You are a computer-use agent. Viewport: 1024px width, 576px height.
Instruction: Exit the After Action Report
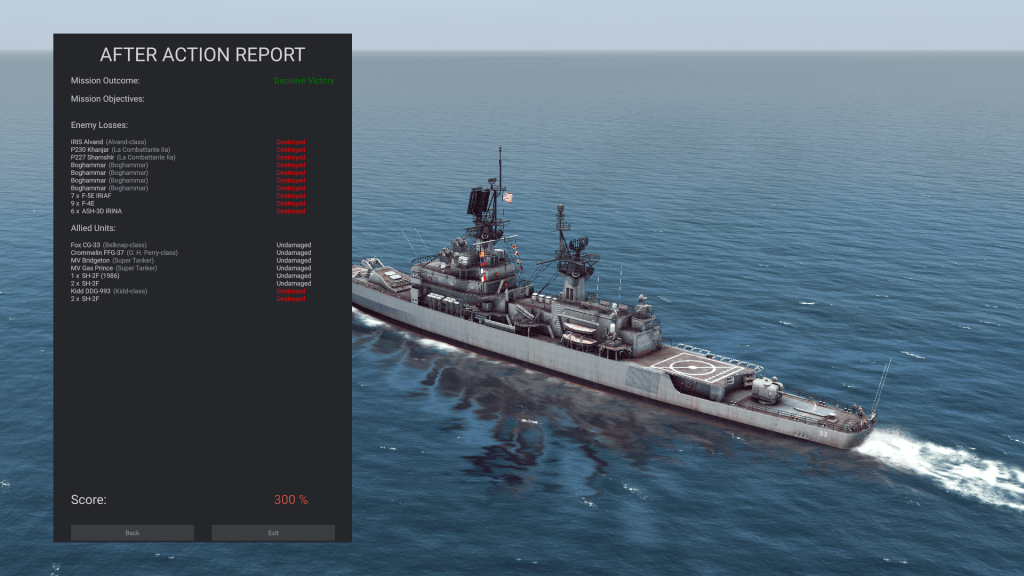(x=273, y=533)
